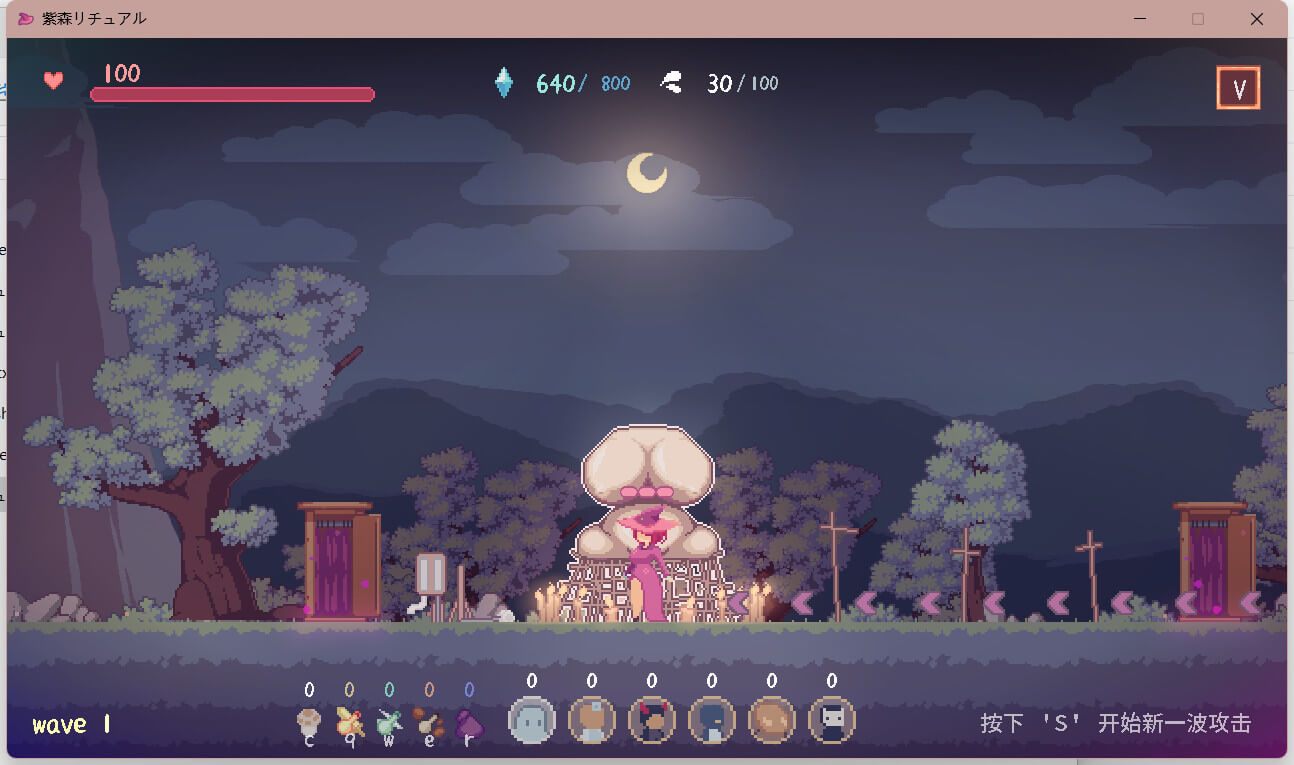
Task: Choose the roasted meat drumstick item
Action: click(x=429, y=723)
